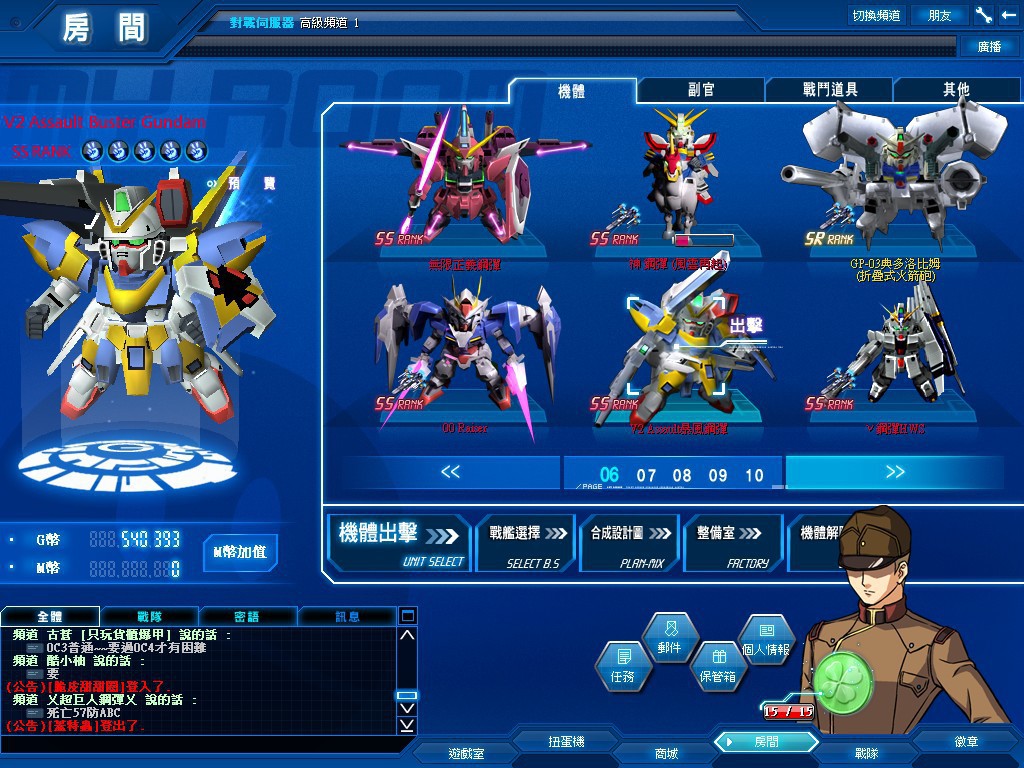Open the 保管箱 storage box
The width and height of the screenshot is (1024, 768).
tap(717, 665)
